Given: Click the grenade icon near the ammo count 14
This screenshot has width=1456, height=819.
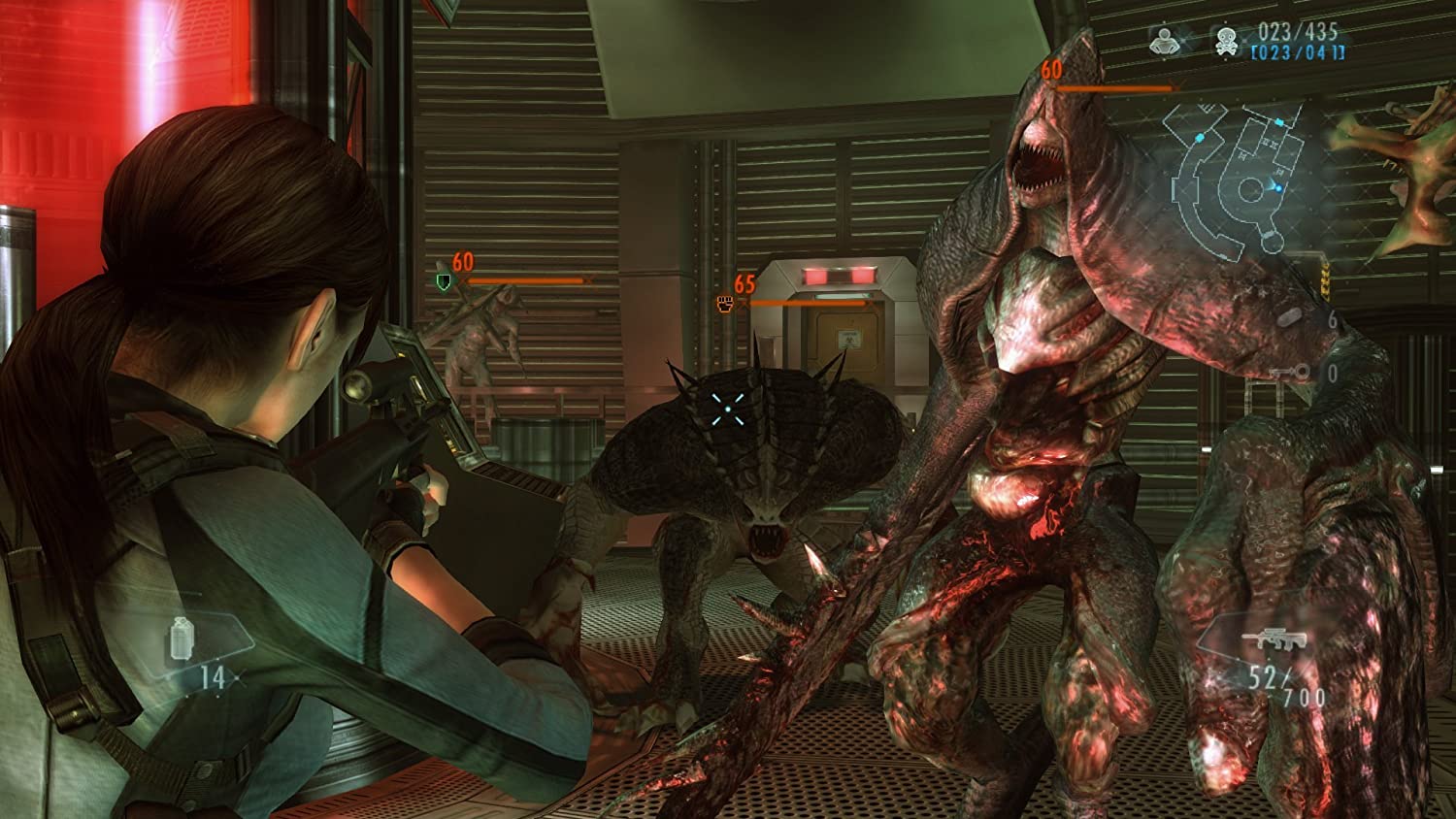Looking at the screenshot, I should 182,637.
